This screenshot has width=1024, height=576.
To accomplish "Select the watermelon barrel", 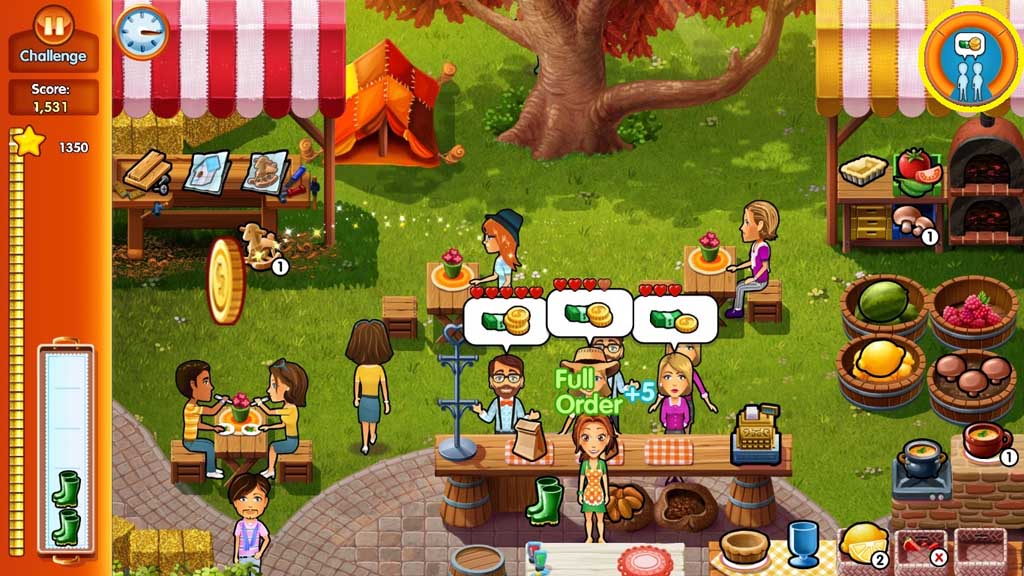I will (883, 303).
